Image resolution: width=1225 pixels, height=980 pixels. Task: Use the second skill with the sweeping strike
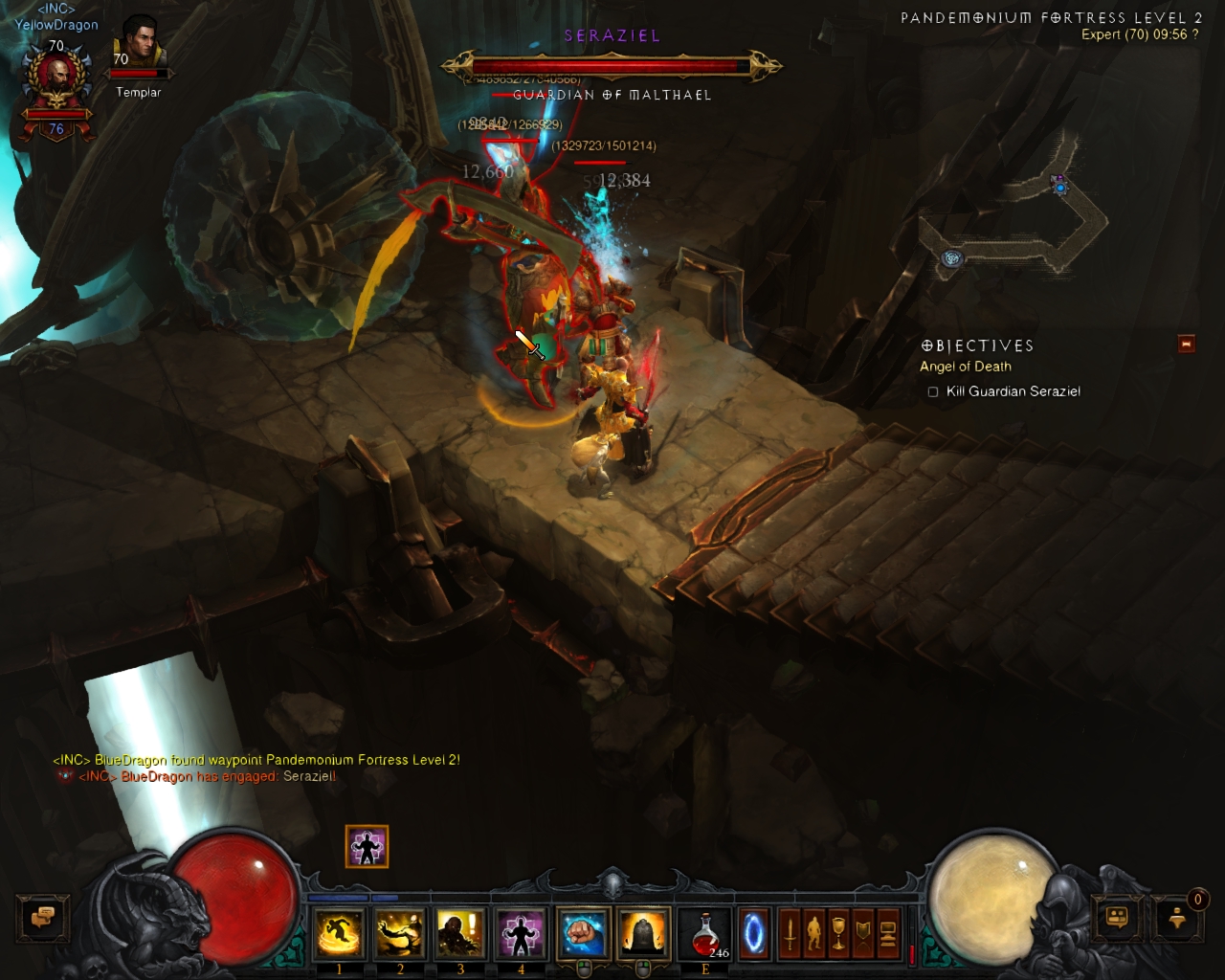400,933
